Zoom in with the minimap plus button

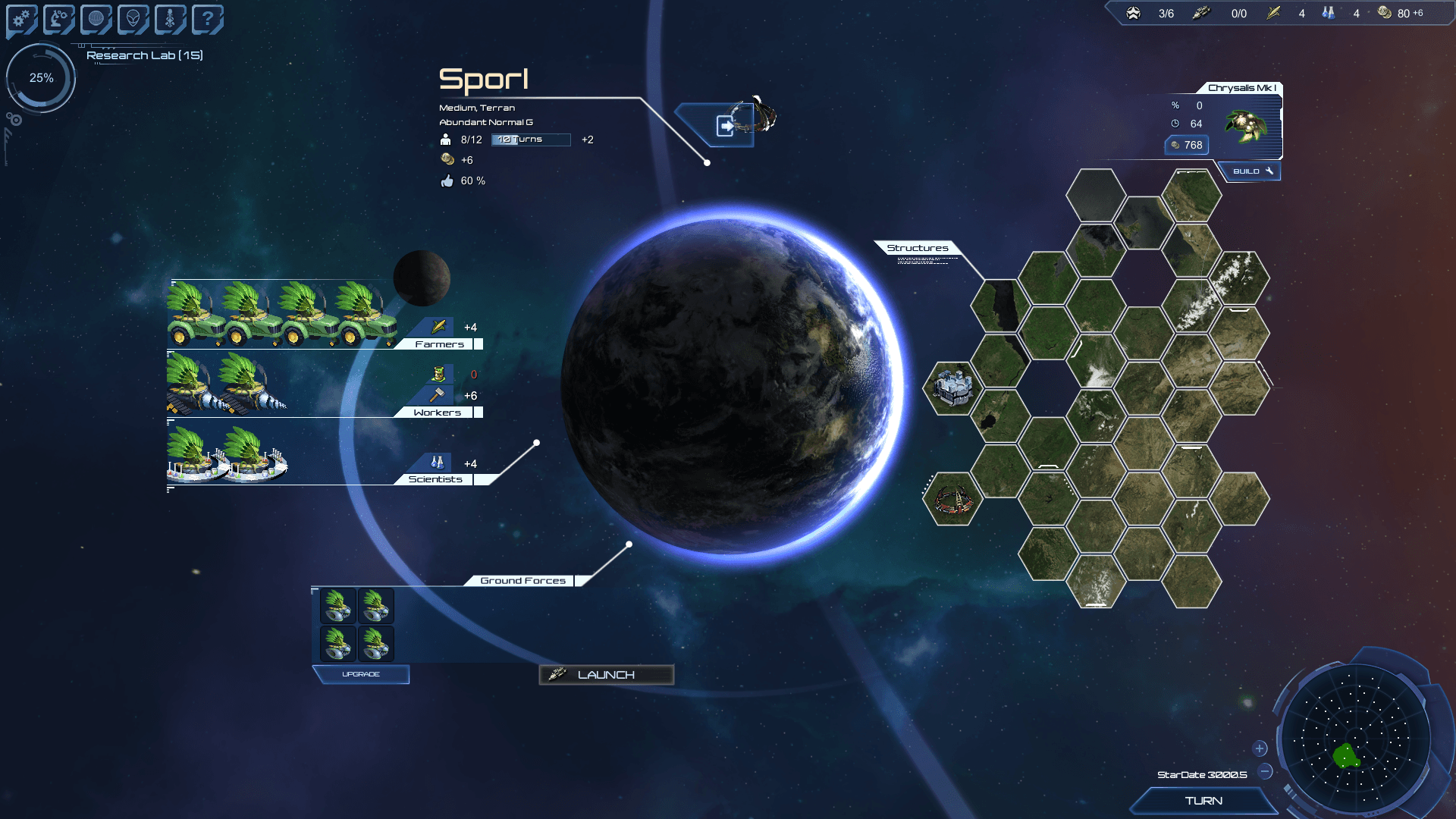point(1260,748)
